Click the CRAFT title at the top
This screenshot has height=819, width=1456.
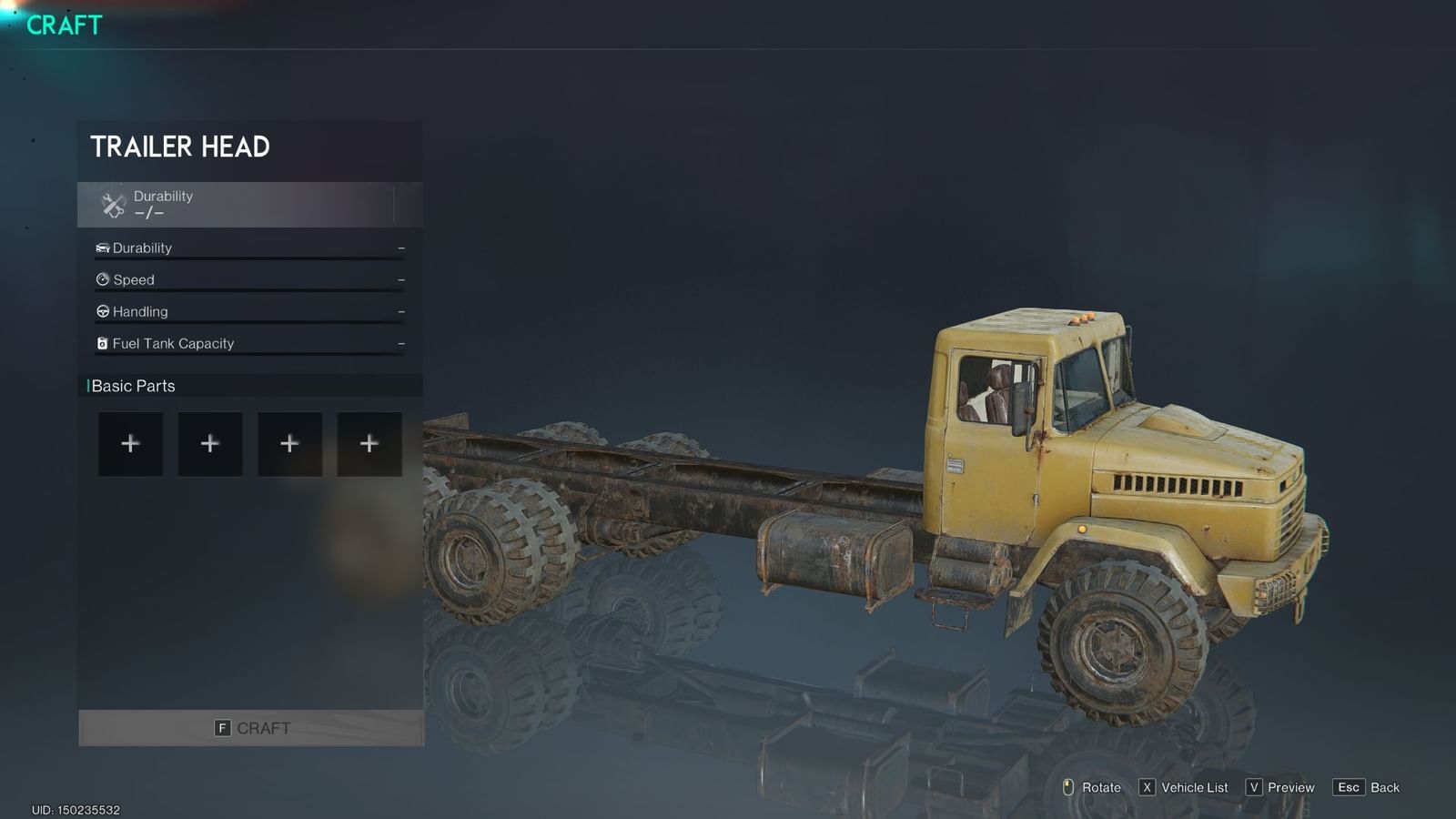[x=62, y=25]
